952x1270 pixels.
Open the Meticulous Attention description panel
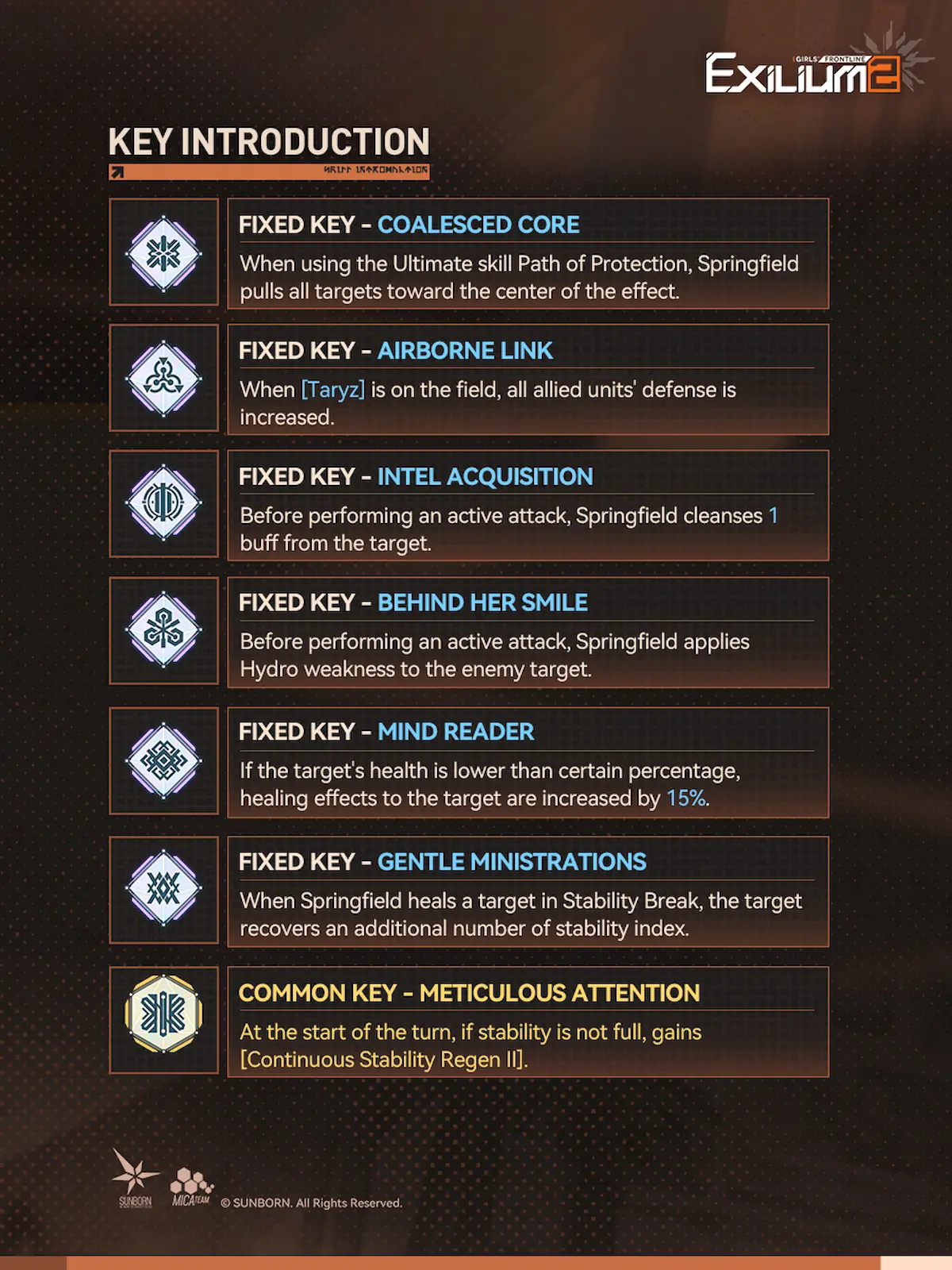[528, 1022]
